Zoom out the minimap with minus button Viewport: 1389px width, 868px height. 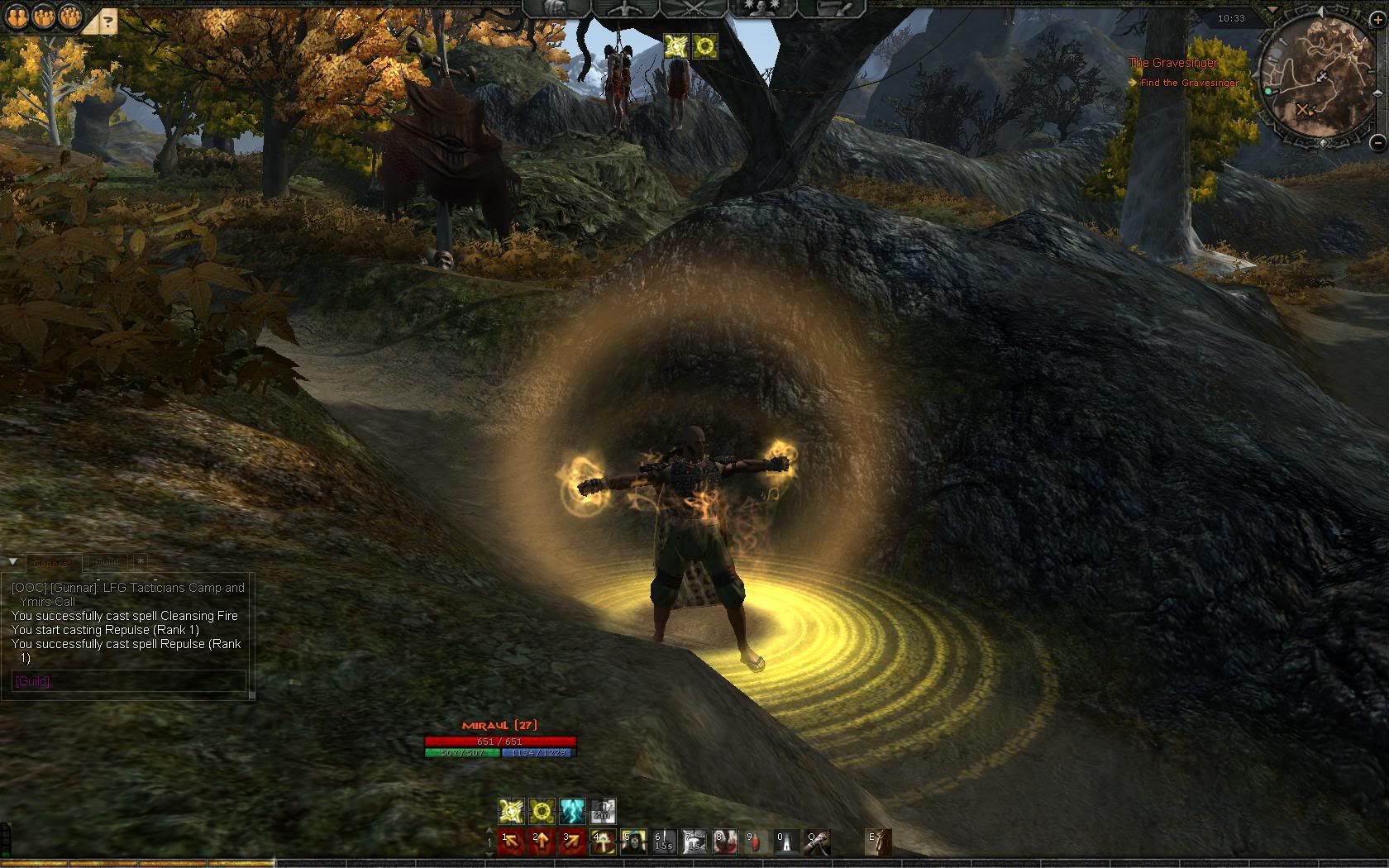[1377, 142]
